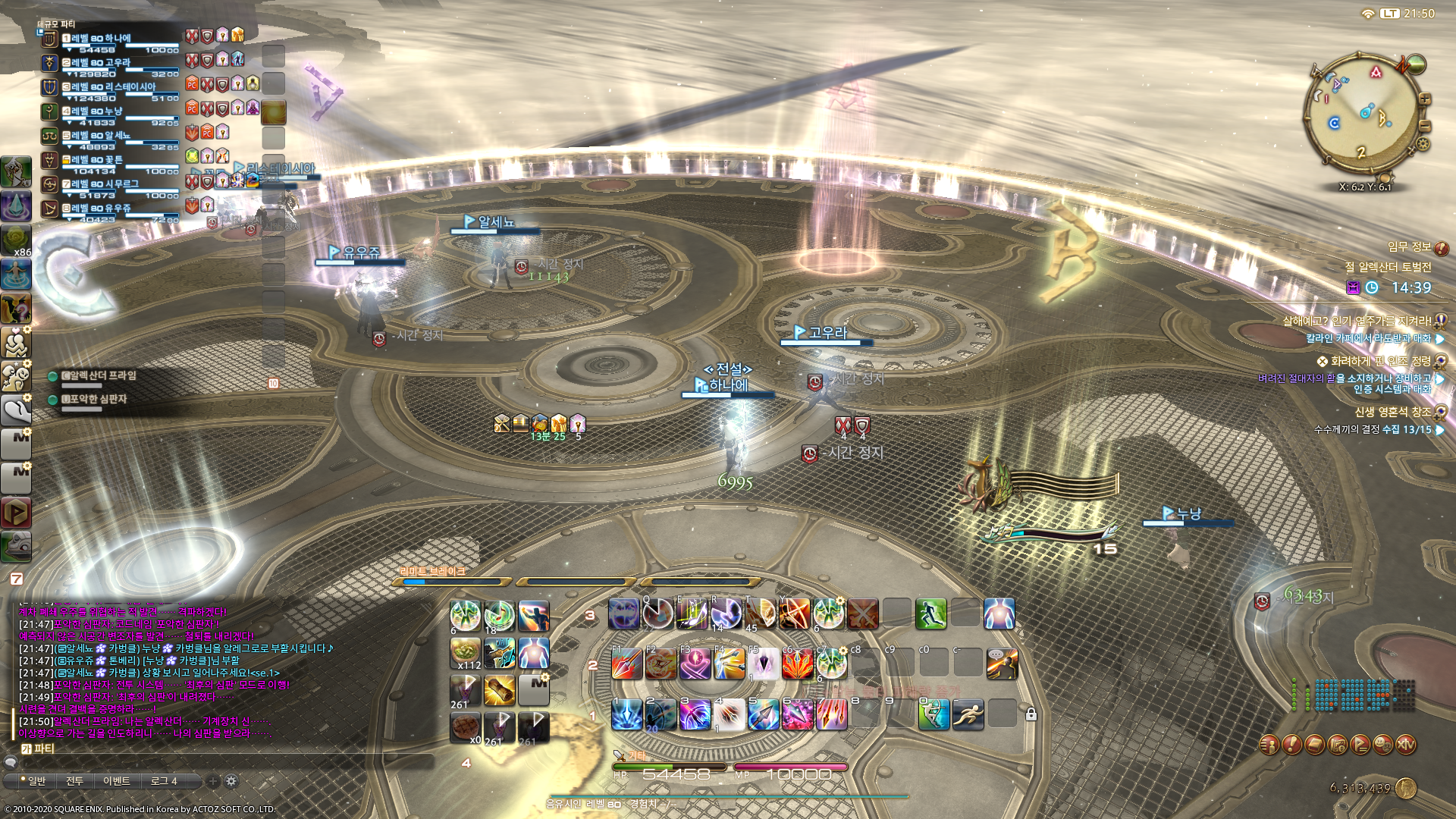
Task: Toggle the hotbar padlock
Action: point(1031,714)
